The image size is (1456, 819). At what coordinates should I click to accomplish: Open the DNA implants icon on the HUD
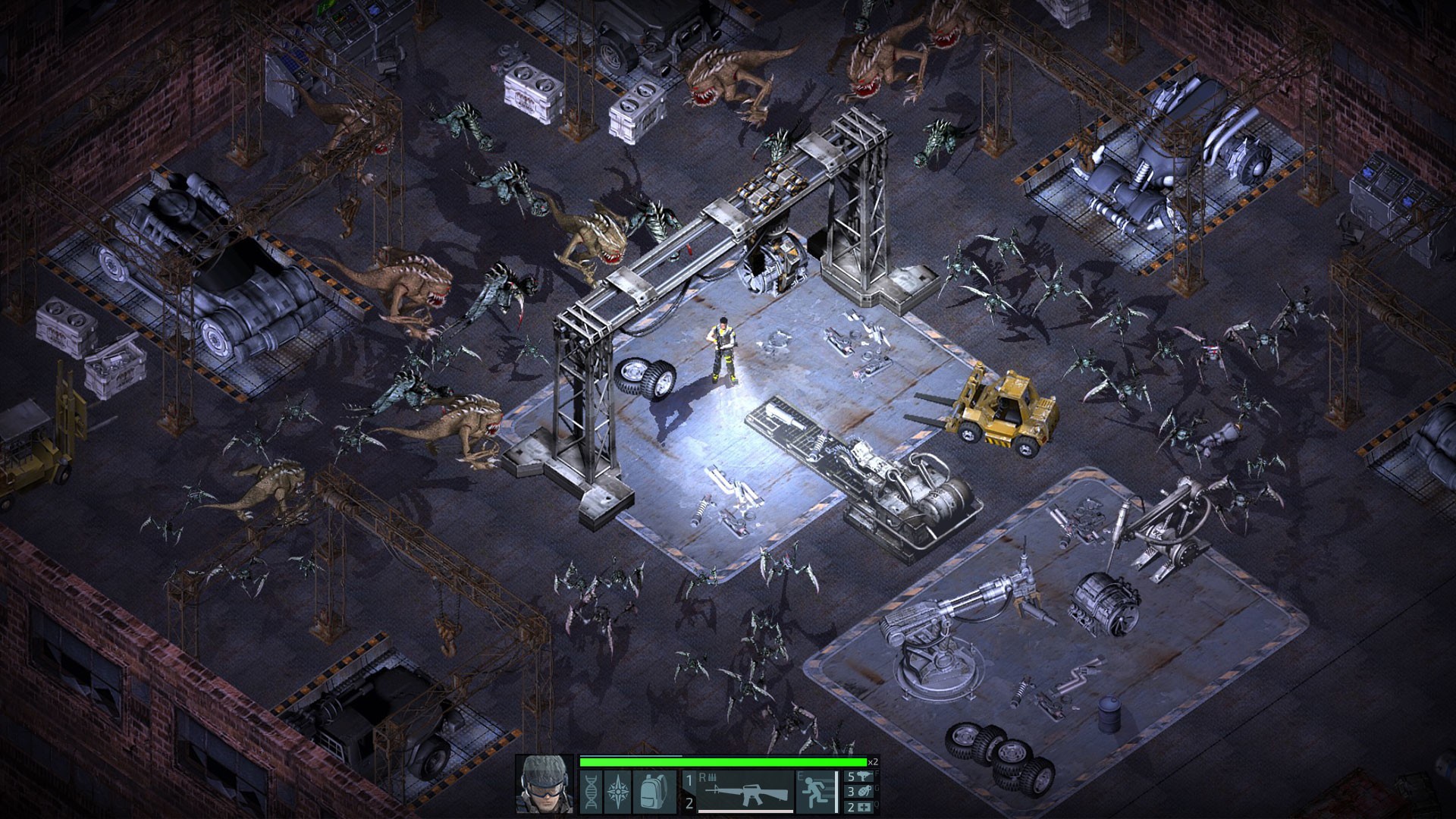pyautogui.click(x=591, y=794)
